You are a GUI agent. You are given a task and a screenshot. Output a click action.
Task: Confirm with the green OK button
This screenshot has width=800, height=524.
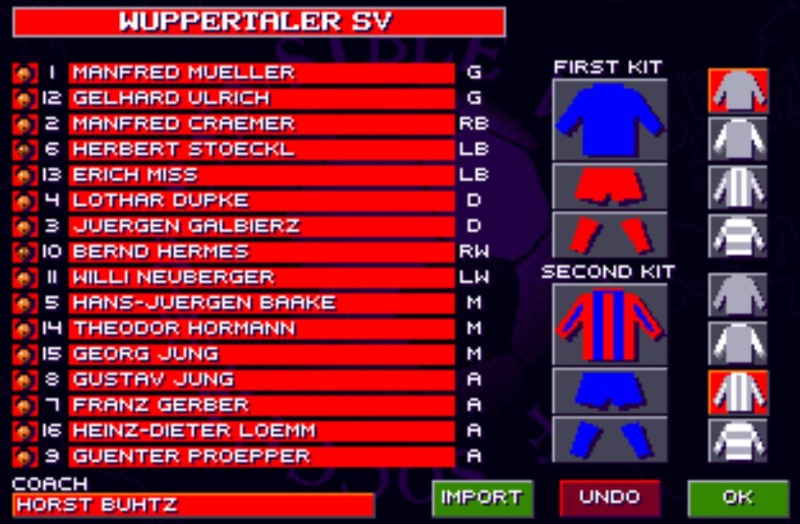coord(738,497)
